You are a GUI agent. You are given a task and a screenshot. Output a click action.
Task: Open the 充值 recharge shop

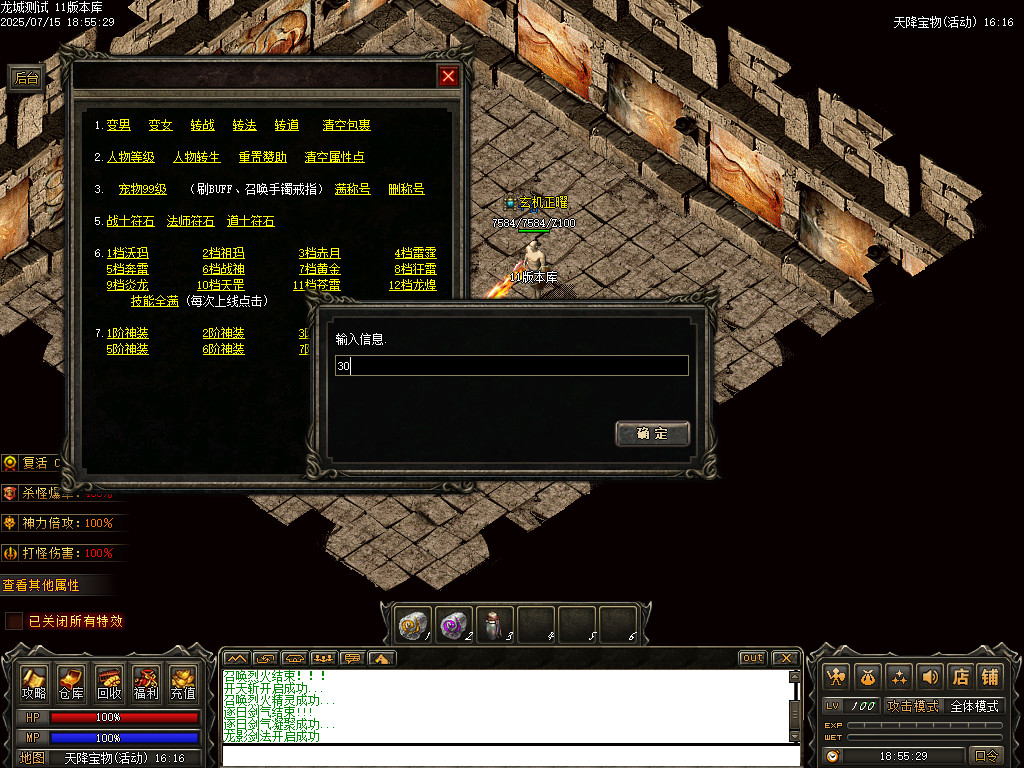coord(183,683)
